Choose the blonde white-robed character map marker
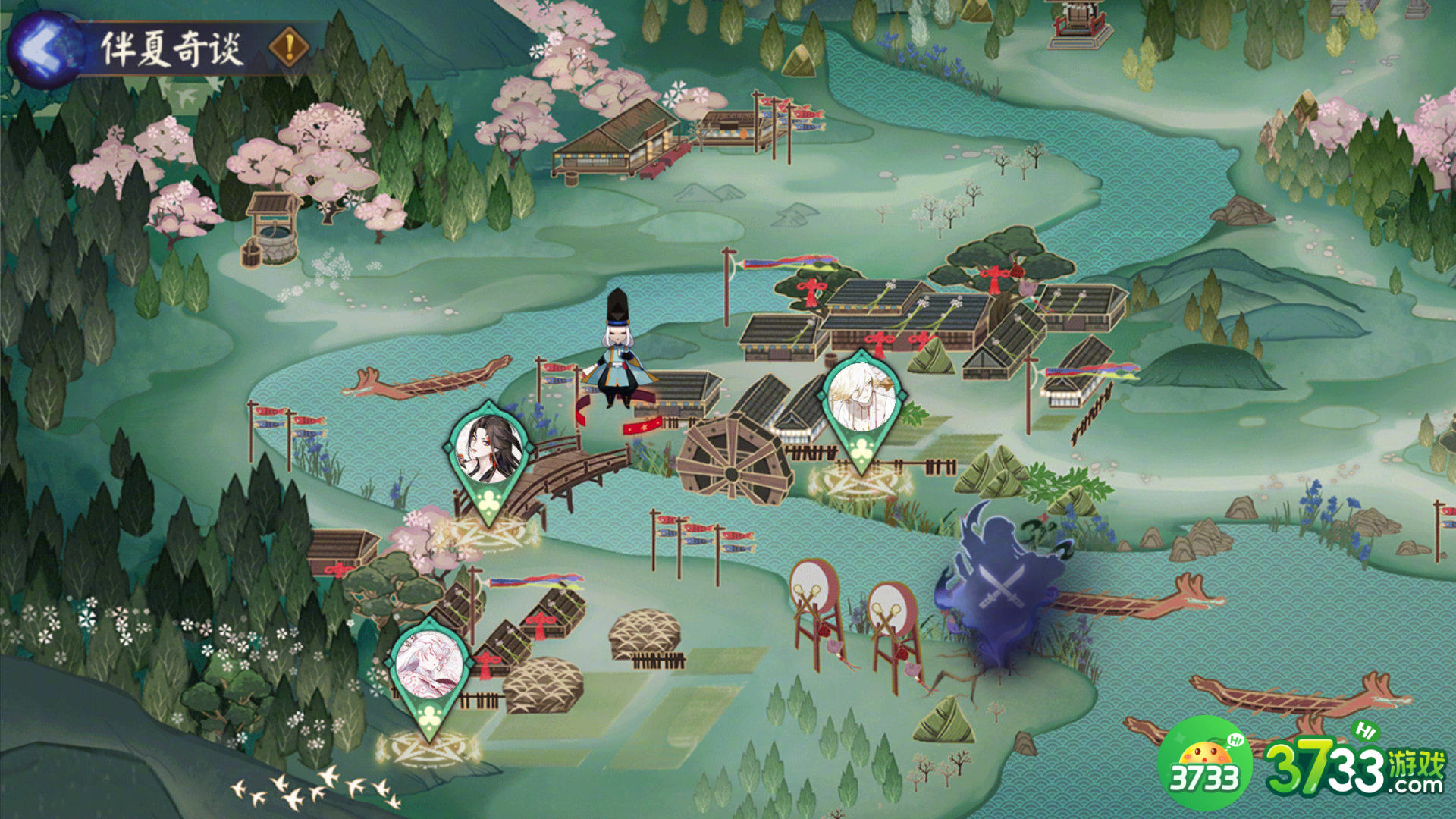 pyautogui.click(x=862, y=402)
